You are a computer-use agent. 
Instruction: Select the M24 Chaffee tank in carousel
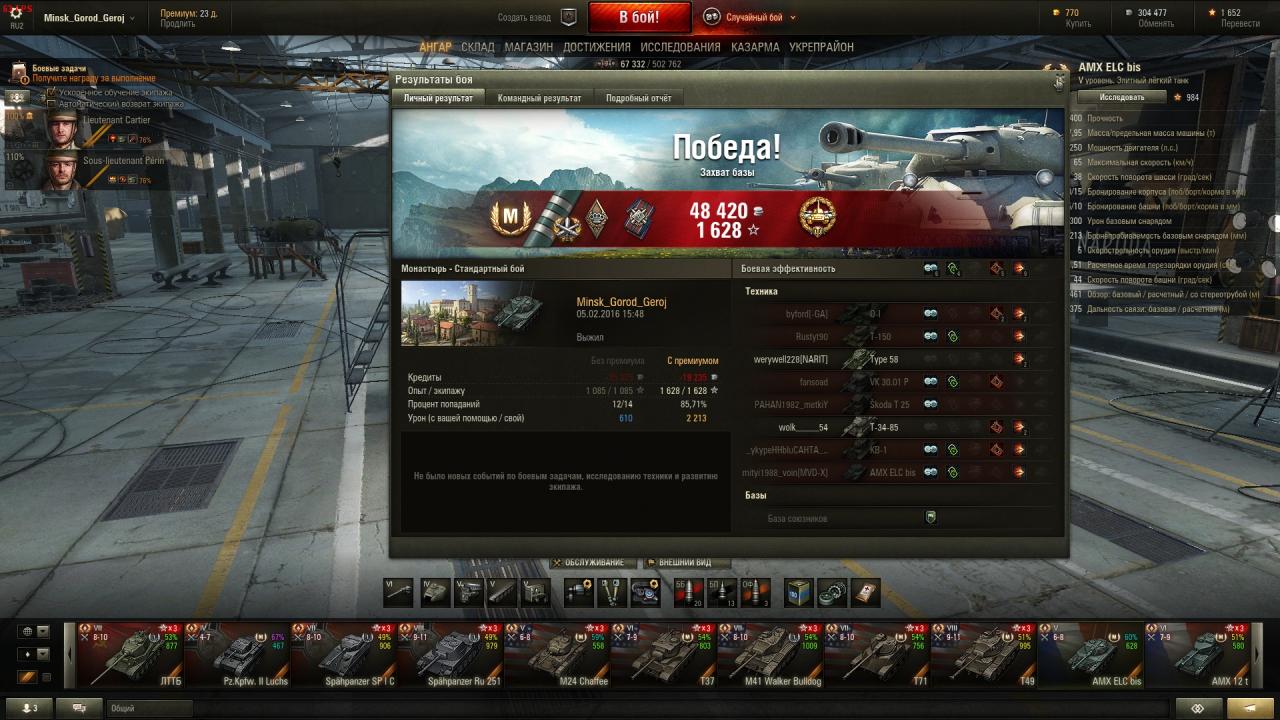click(556, 655)
